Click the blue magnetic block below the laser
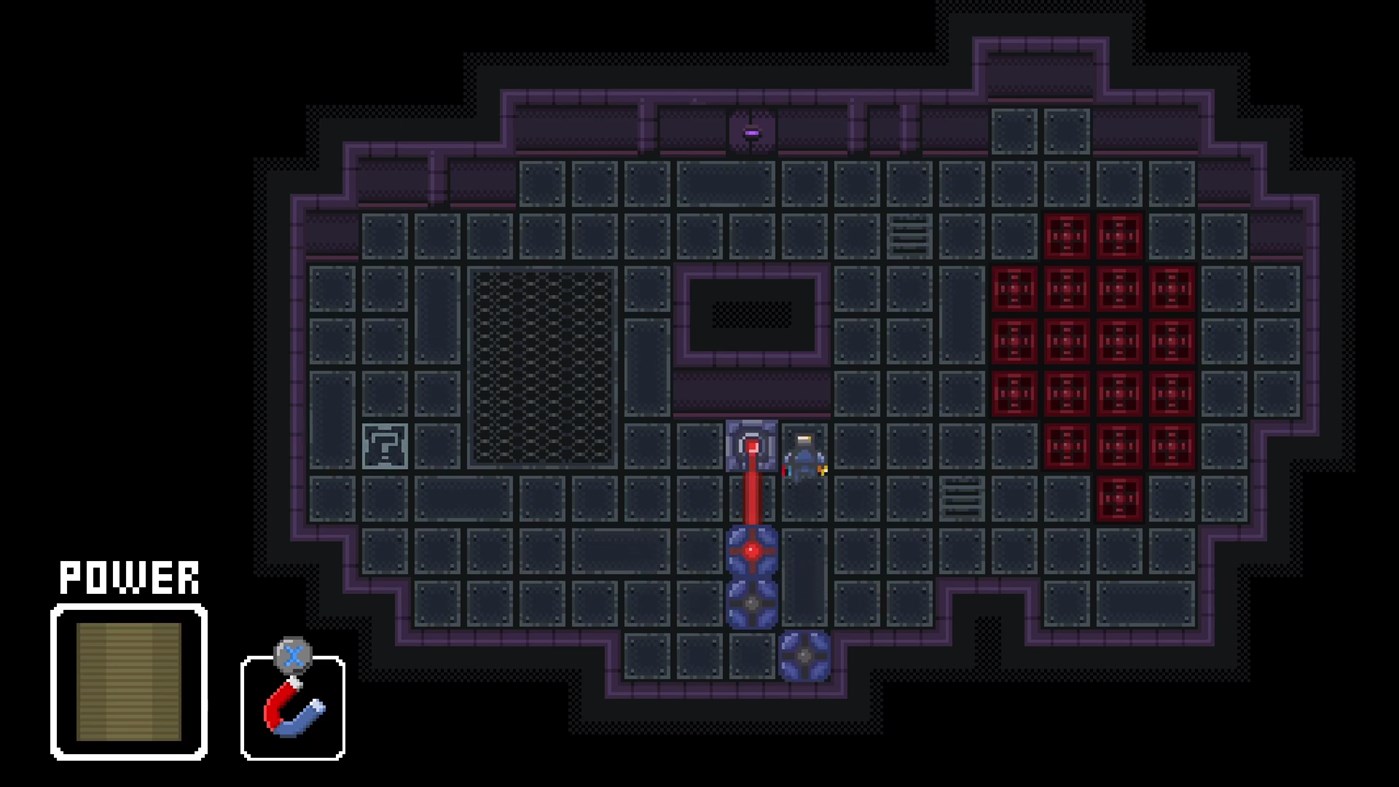The height and width of the screenshot is (787, 1399). pos(750,600)
